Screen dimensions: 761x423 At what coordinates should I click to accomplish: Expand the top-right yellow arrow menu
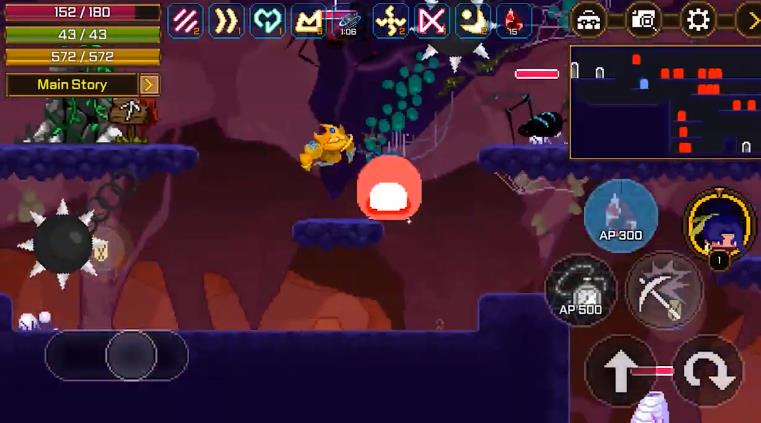(749, 20)
